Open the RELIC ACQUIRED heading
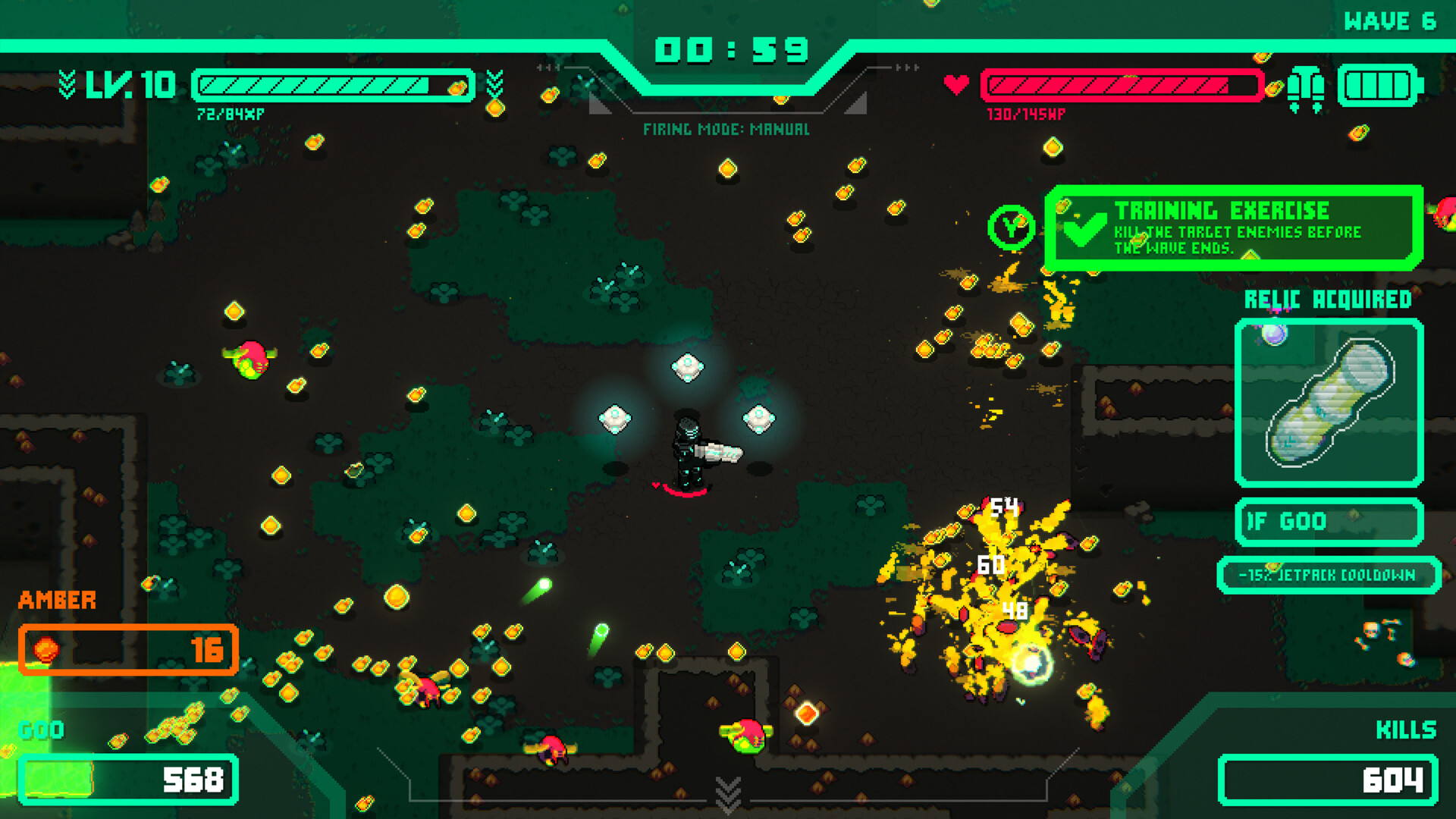Screen dimensions: 1456x819 (1328, 298)
